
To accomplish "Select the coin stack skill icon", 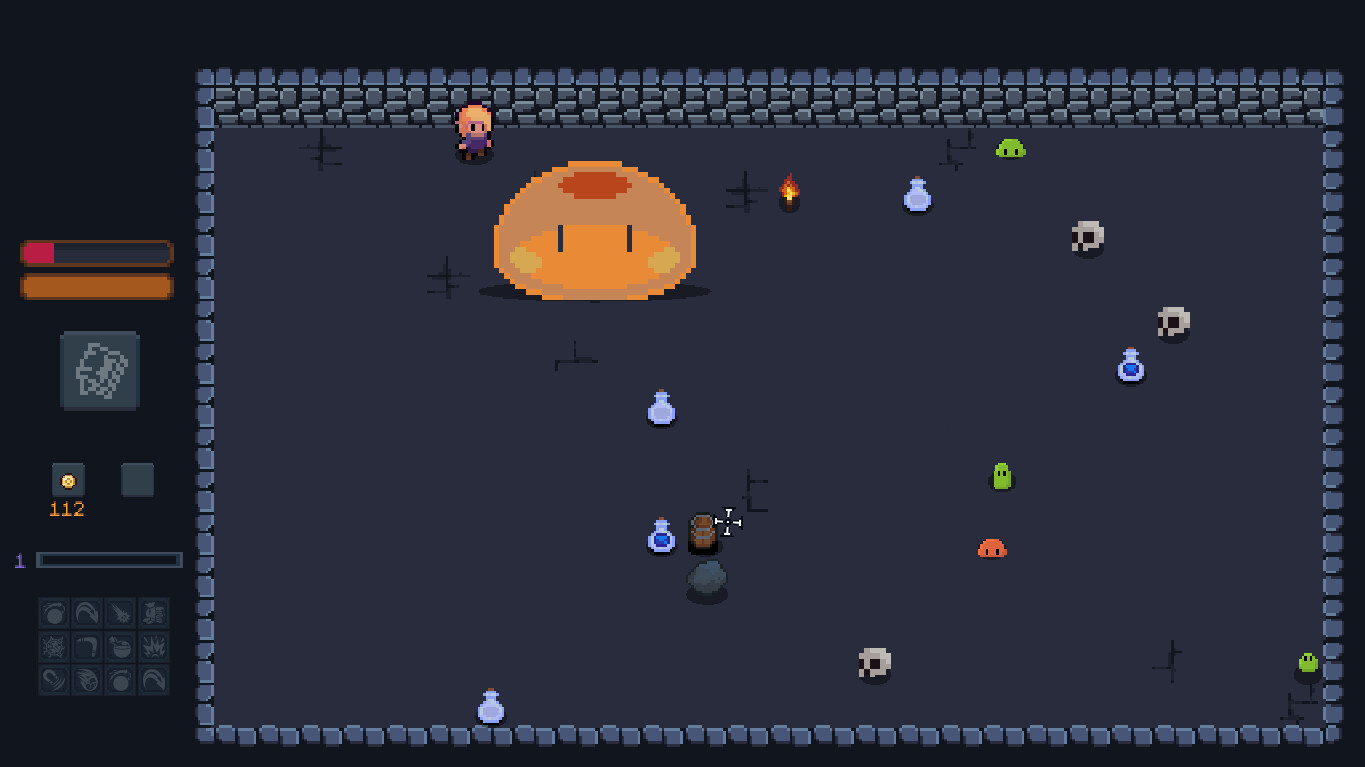I will coord(154,613).
